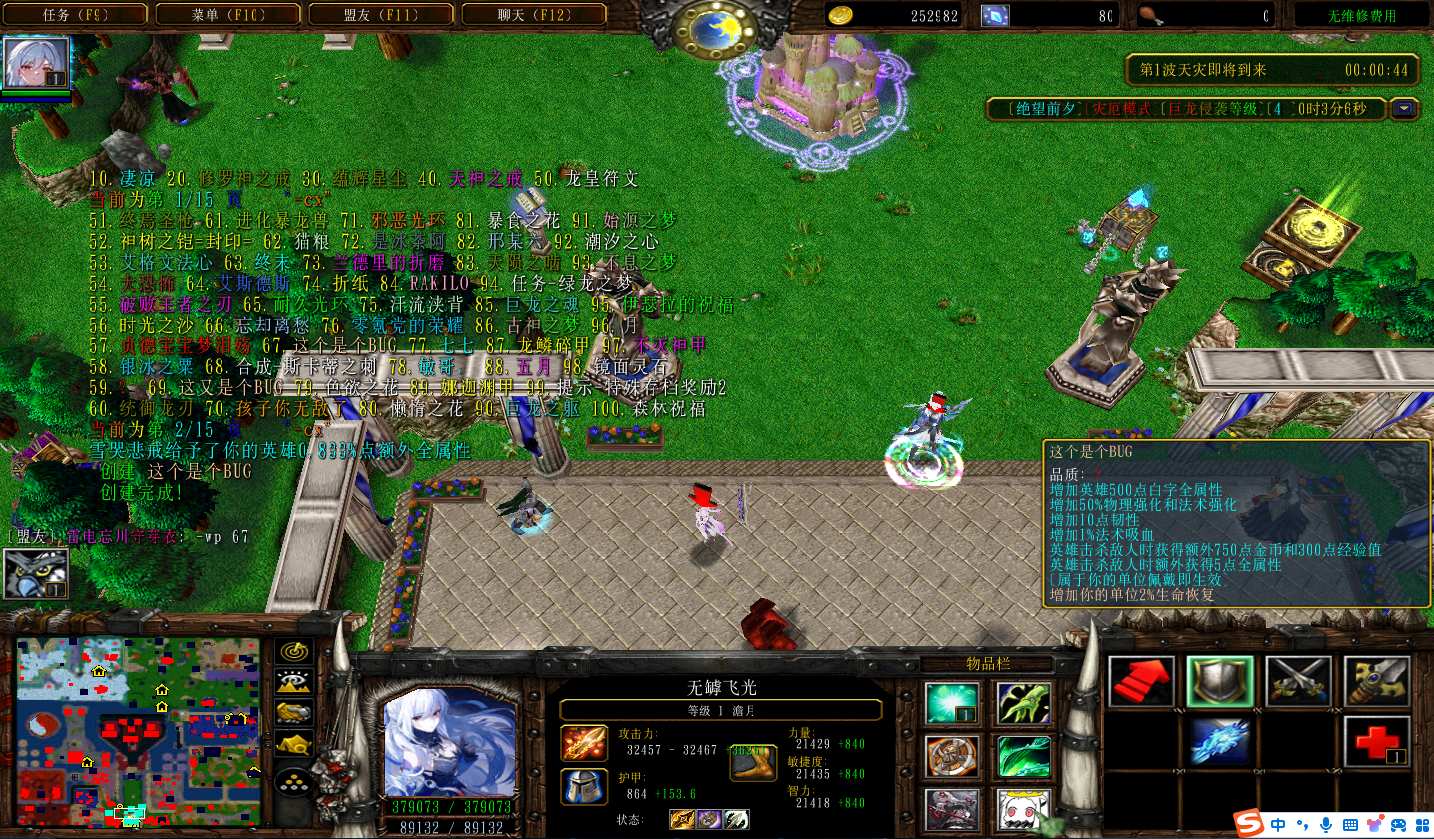This screenshot has height=839, width=1434.
Task: Choose the shield hold-position command
Action: [x=1220, y=682]
